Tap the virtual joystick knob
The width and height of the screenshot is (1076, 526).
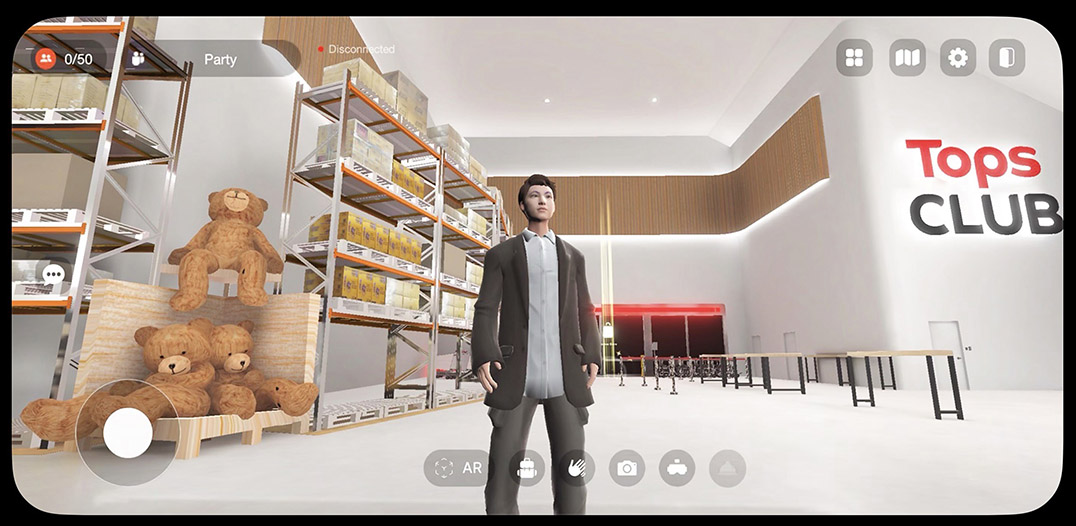pyautogui.click(x=128, y=433)
